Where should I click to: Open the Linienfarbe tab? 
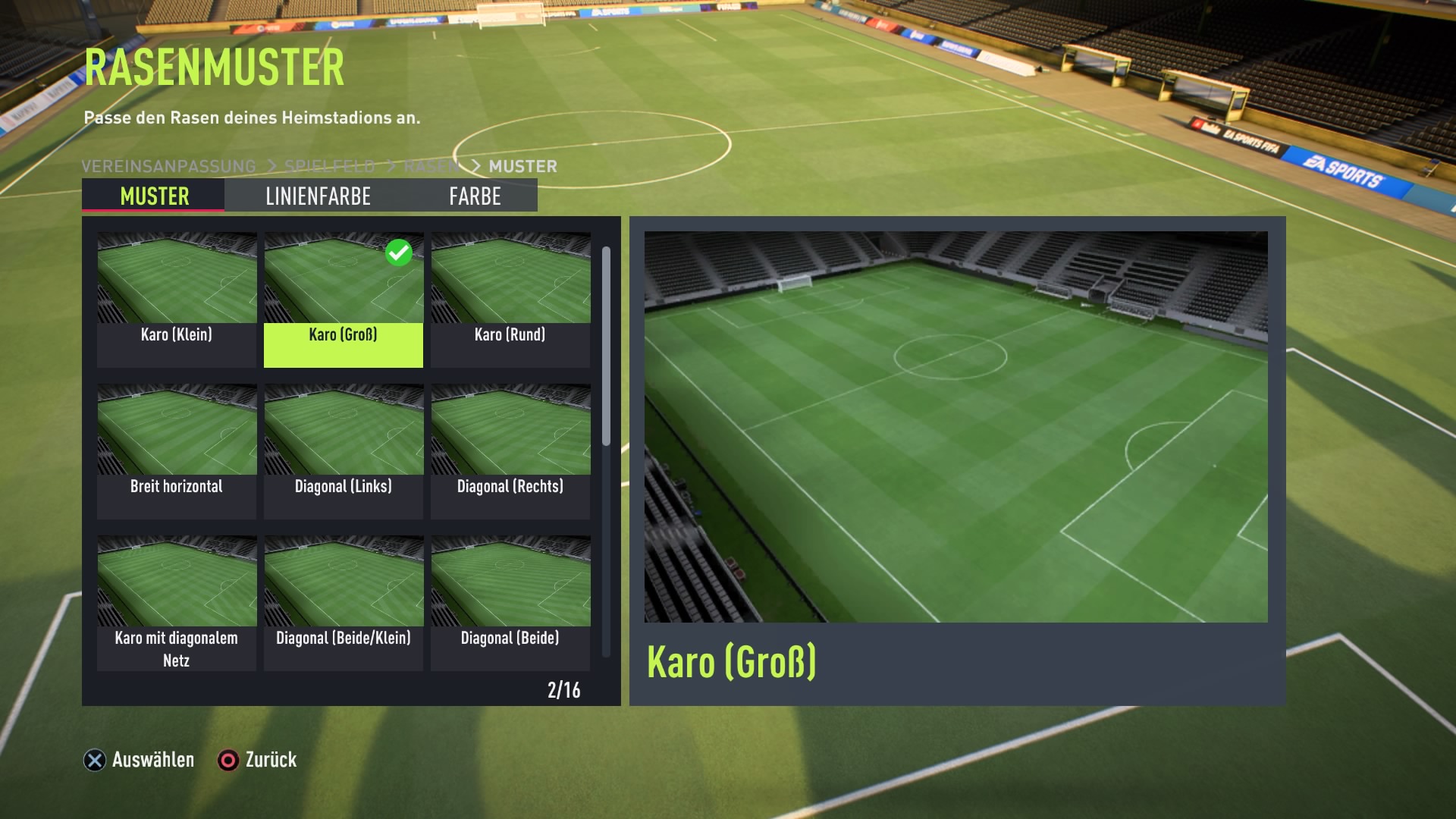318,196
